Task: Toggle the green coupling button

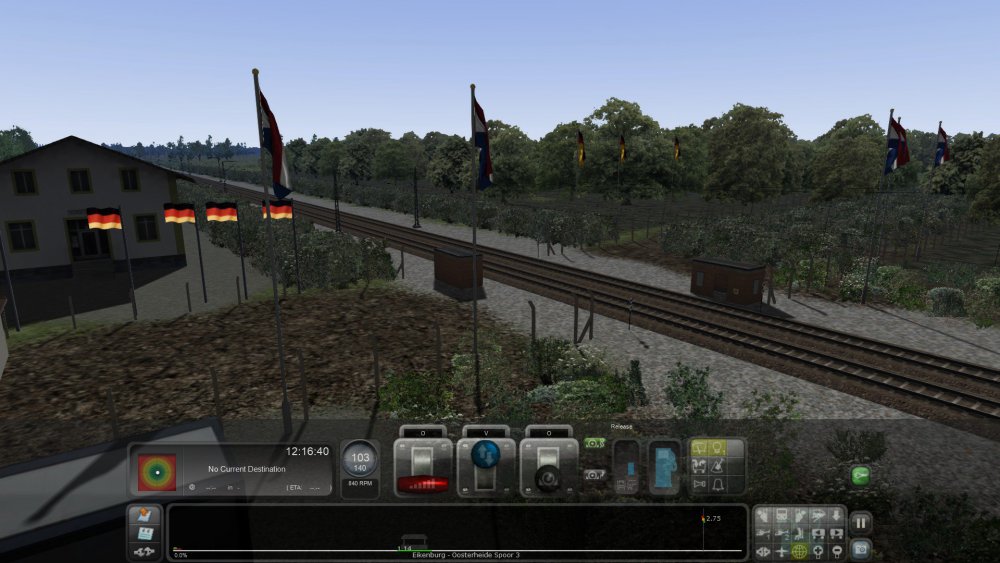Action: [x=860, y=476]
